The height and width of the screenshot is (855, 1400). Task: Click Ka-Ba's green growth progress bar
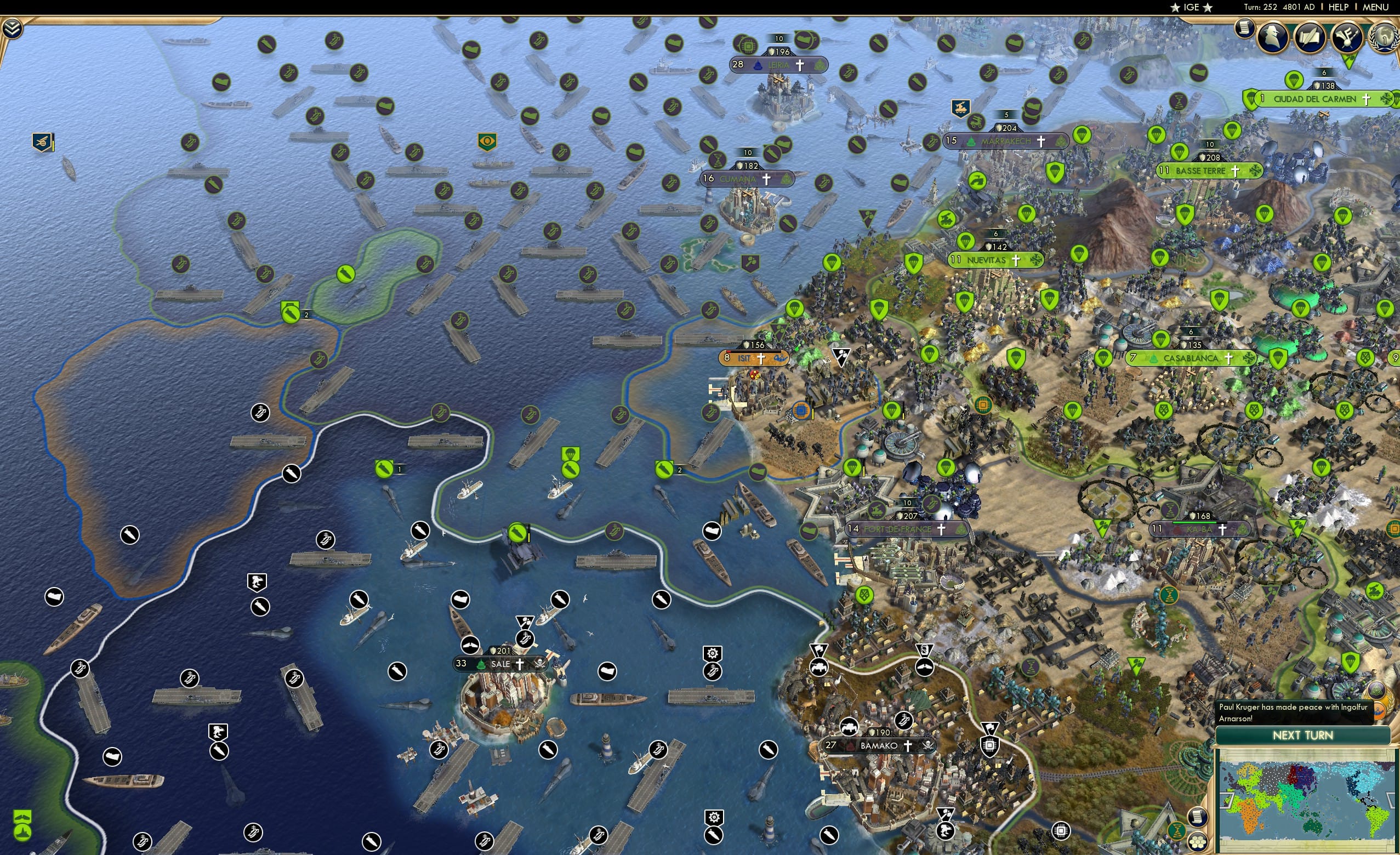[1194, 525]
